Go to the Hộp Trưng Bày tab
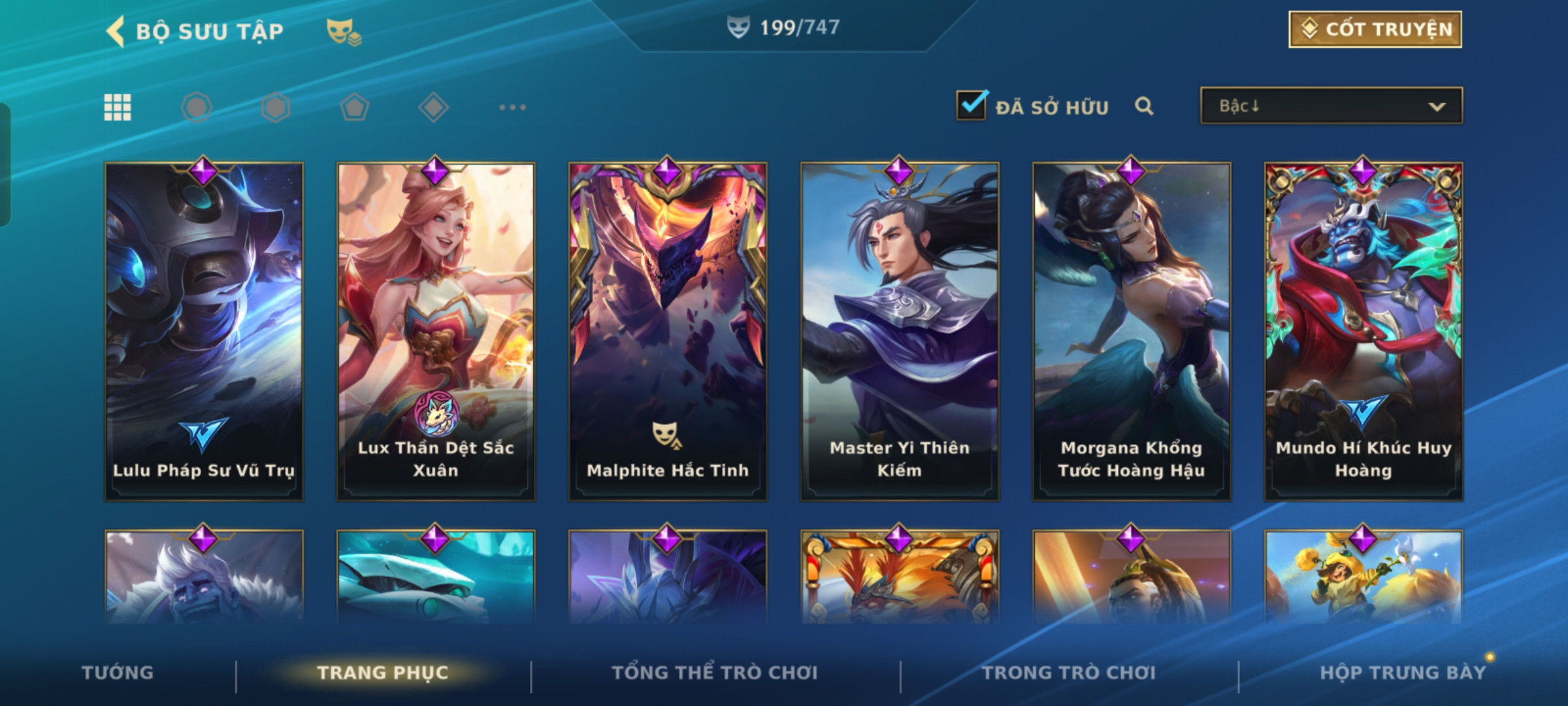The image size is (1568, 706). 1403,673
